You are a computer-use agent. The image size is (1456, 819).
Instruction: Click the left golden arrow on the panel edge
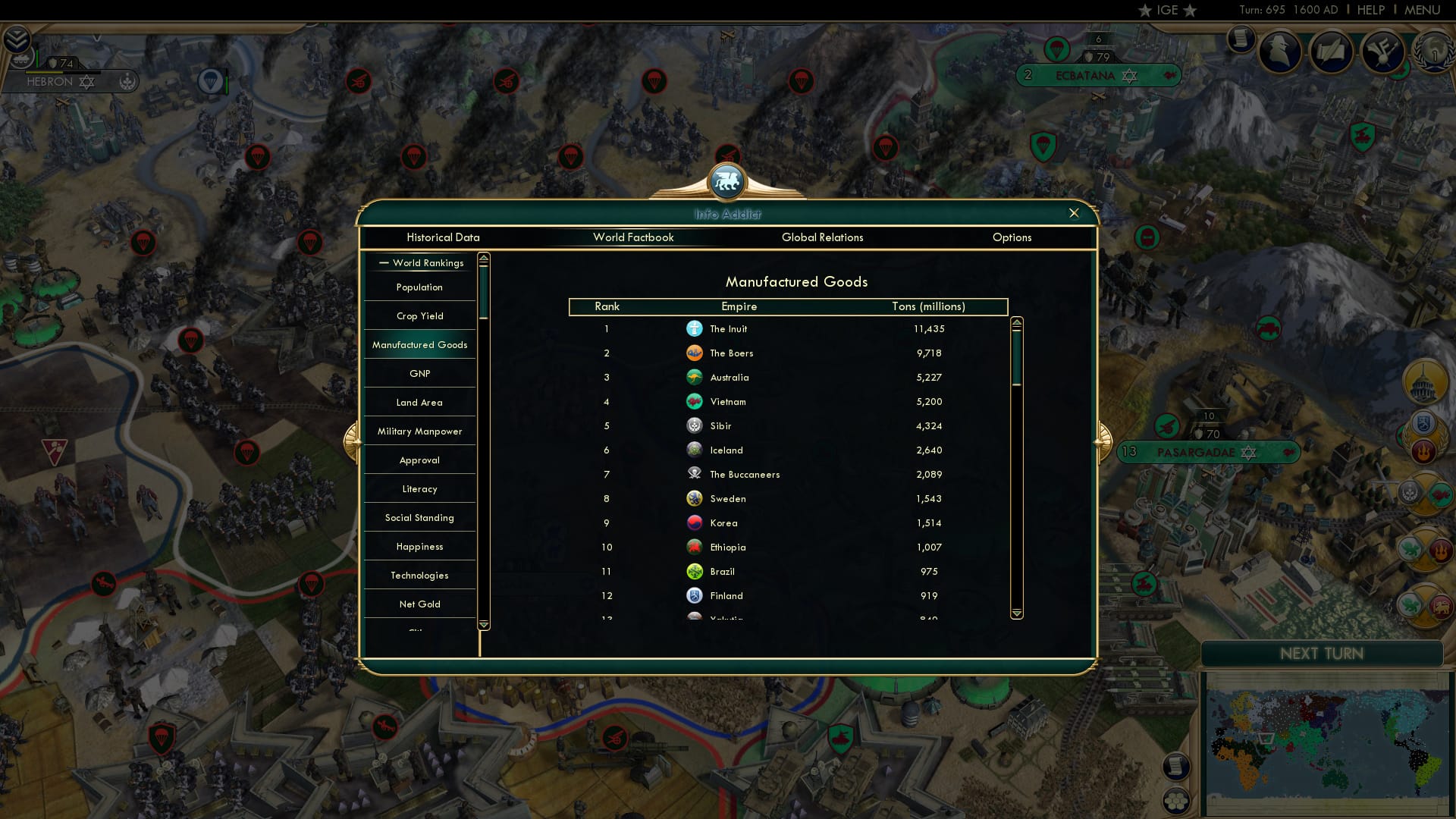click(x=353, y=442)
